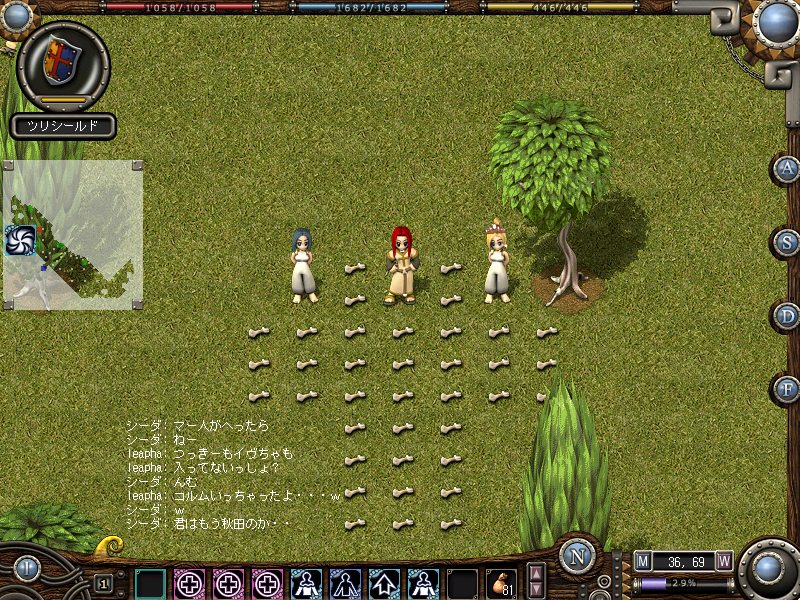The image size is (800, 600).
Task: Click the round pause-like orb at bottom-left
Action: coord(27,569)
